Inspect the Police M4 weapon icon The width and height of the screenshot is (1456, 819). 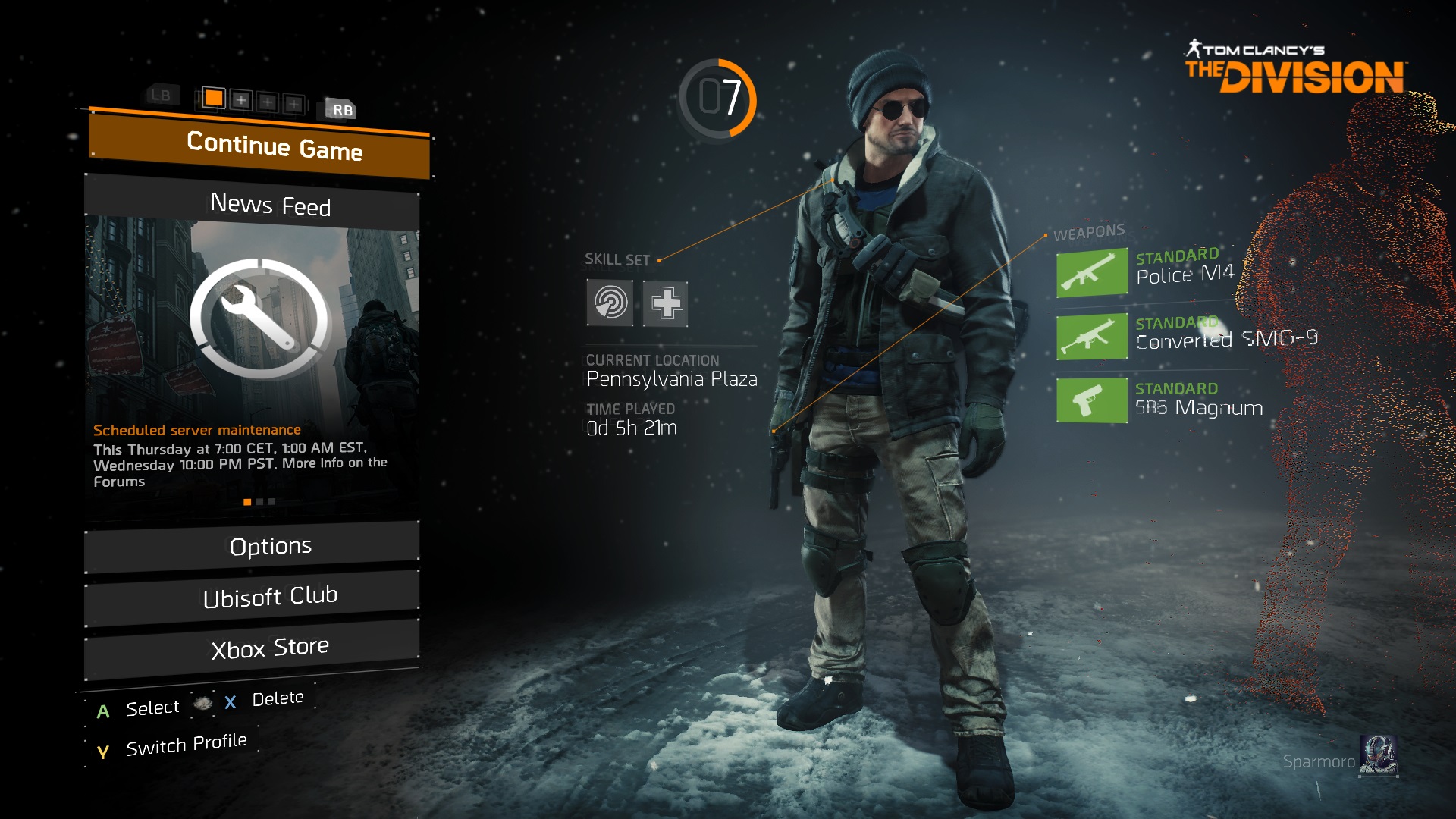coord(1091,272)
